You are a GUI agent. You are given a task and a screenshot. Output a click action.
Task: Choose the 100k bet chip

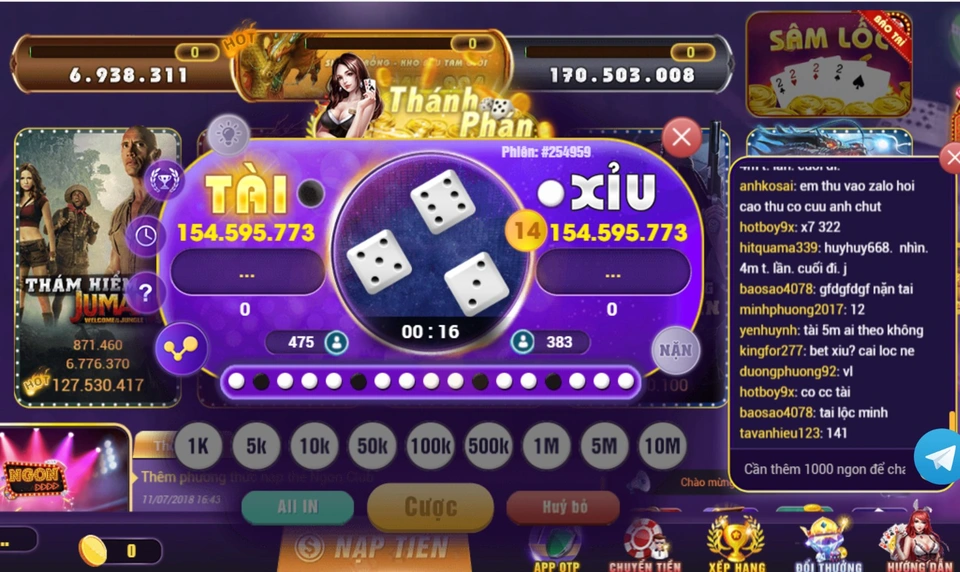[430, 447]
